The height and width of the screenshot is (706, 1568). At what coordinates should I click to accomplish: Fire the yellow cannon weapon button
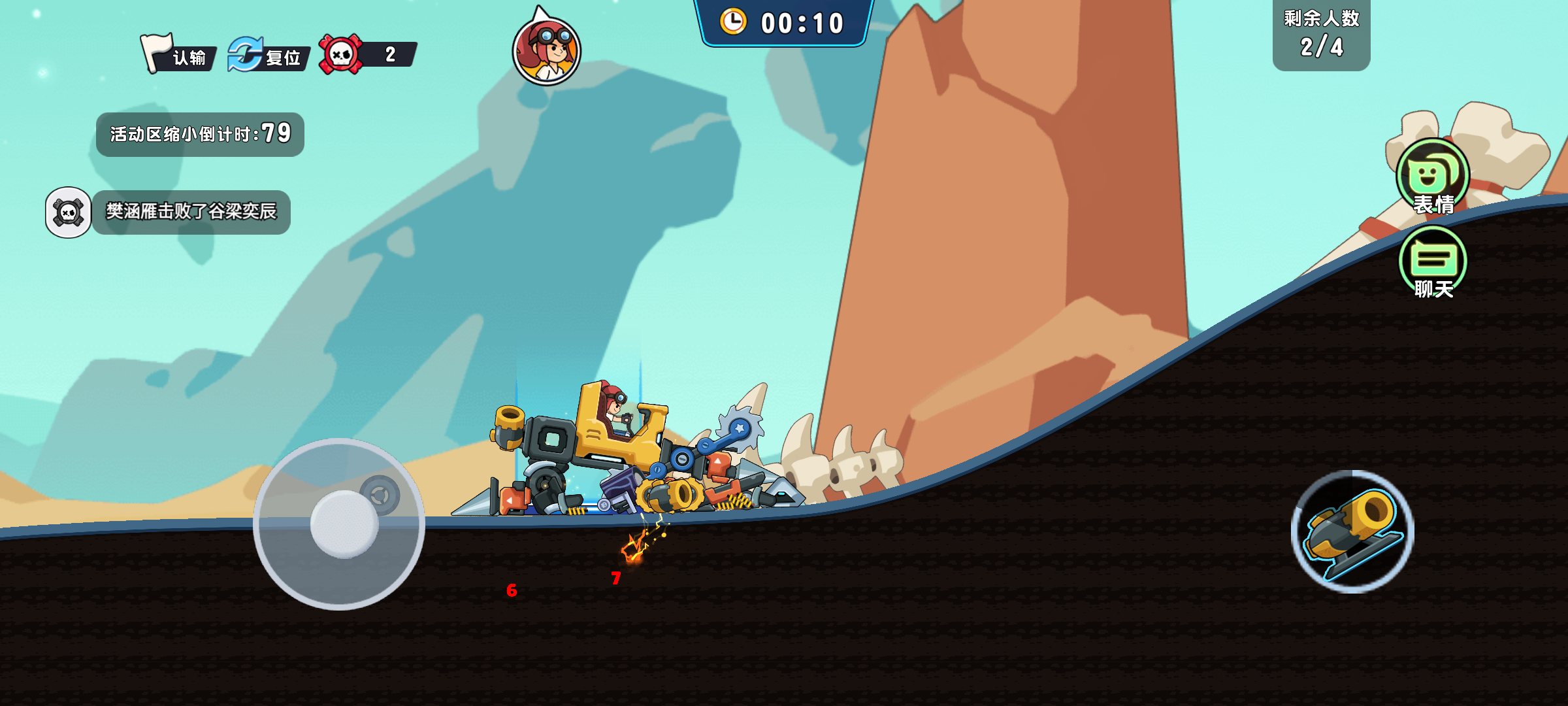[1352, 531]
